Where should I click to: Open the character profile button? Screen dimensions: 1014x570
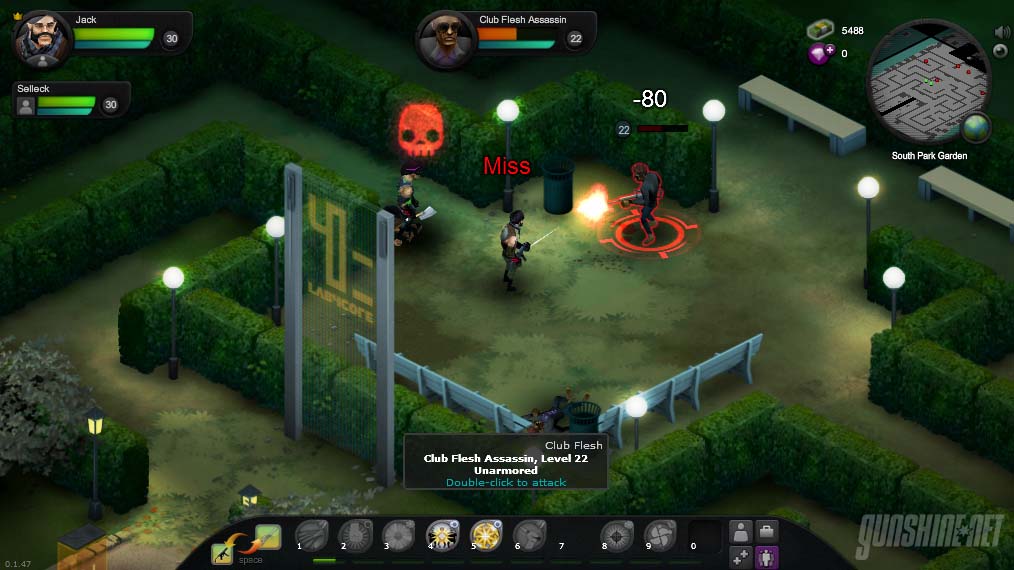(741, 532)
